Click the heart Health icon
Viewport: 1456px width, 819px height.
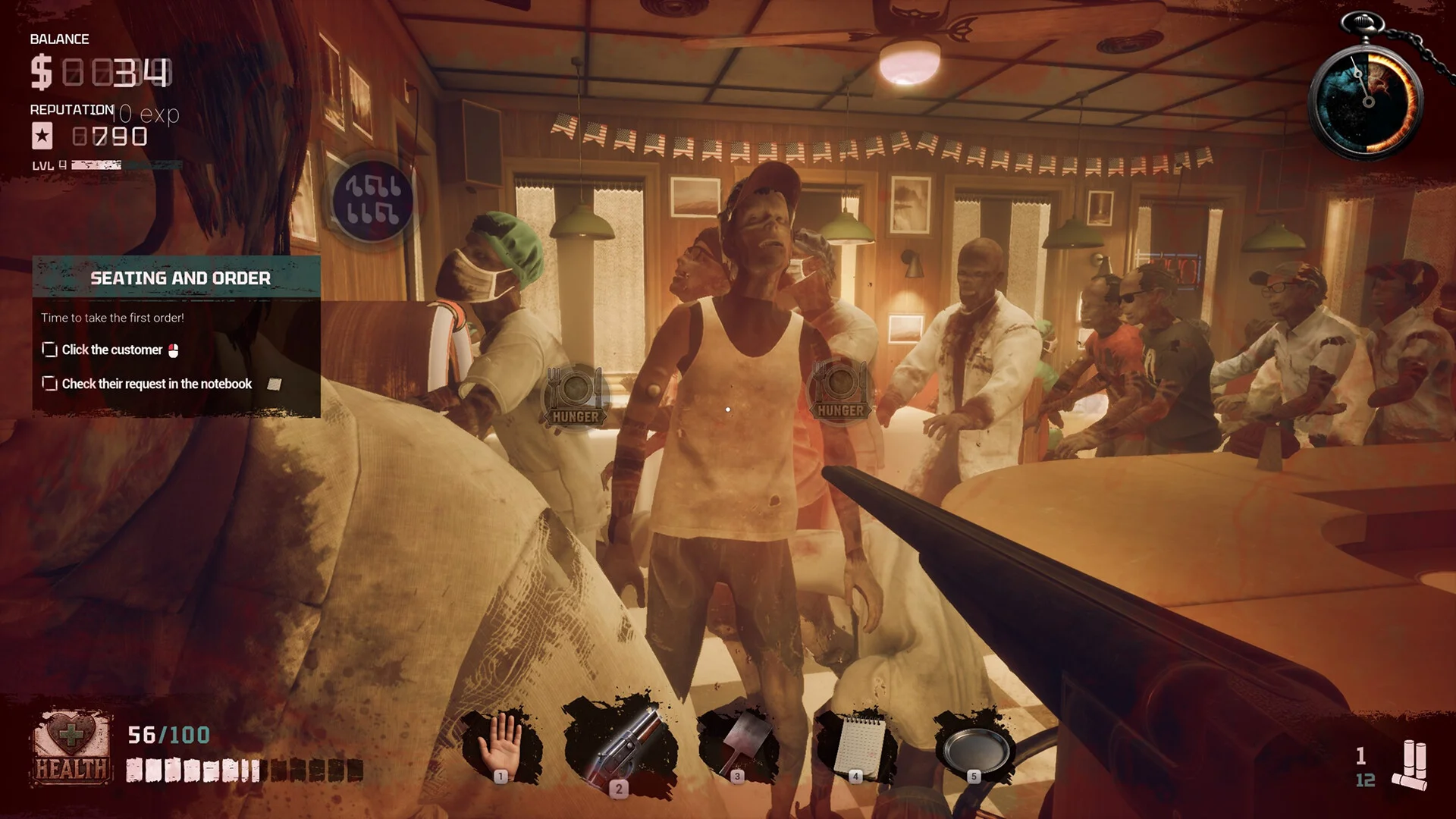click(x=71, y=747)
